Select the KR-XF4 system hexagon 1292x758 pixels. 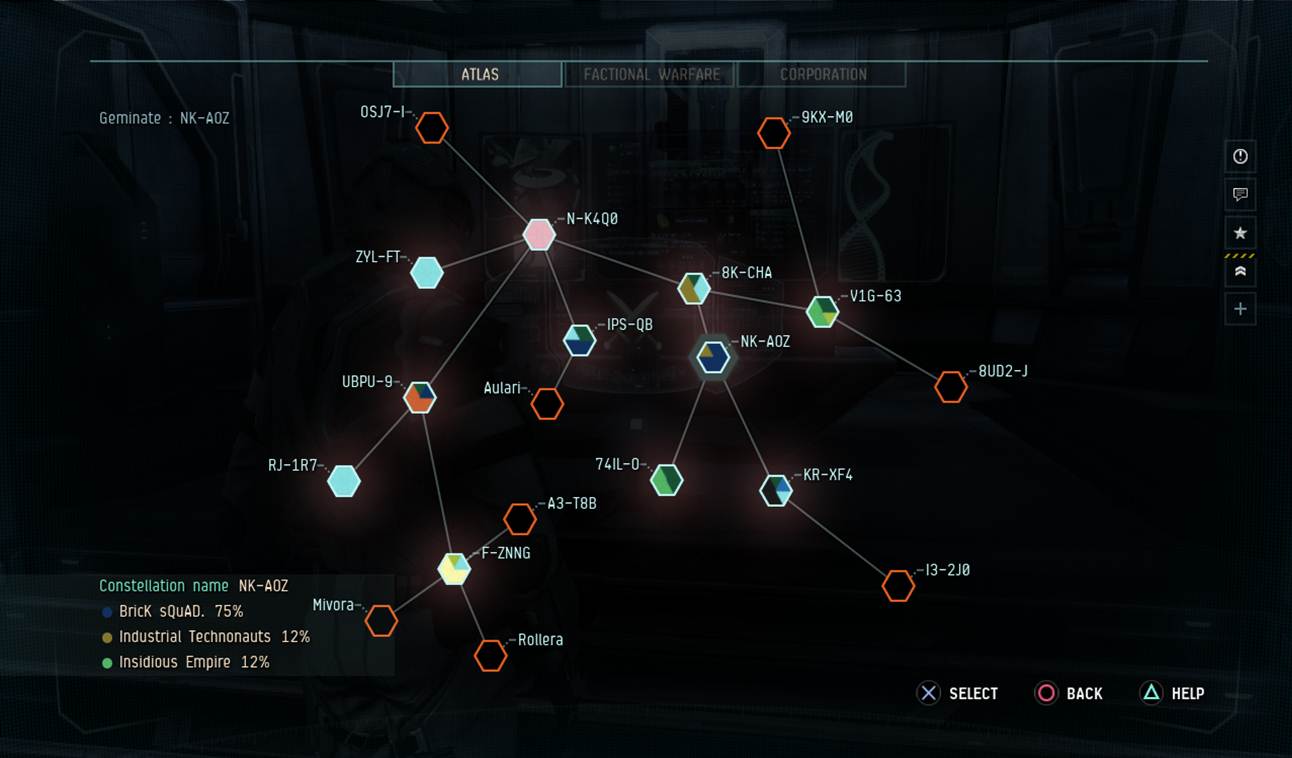coord(776,490)
